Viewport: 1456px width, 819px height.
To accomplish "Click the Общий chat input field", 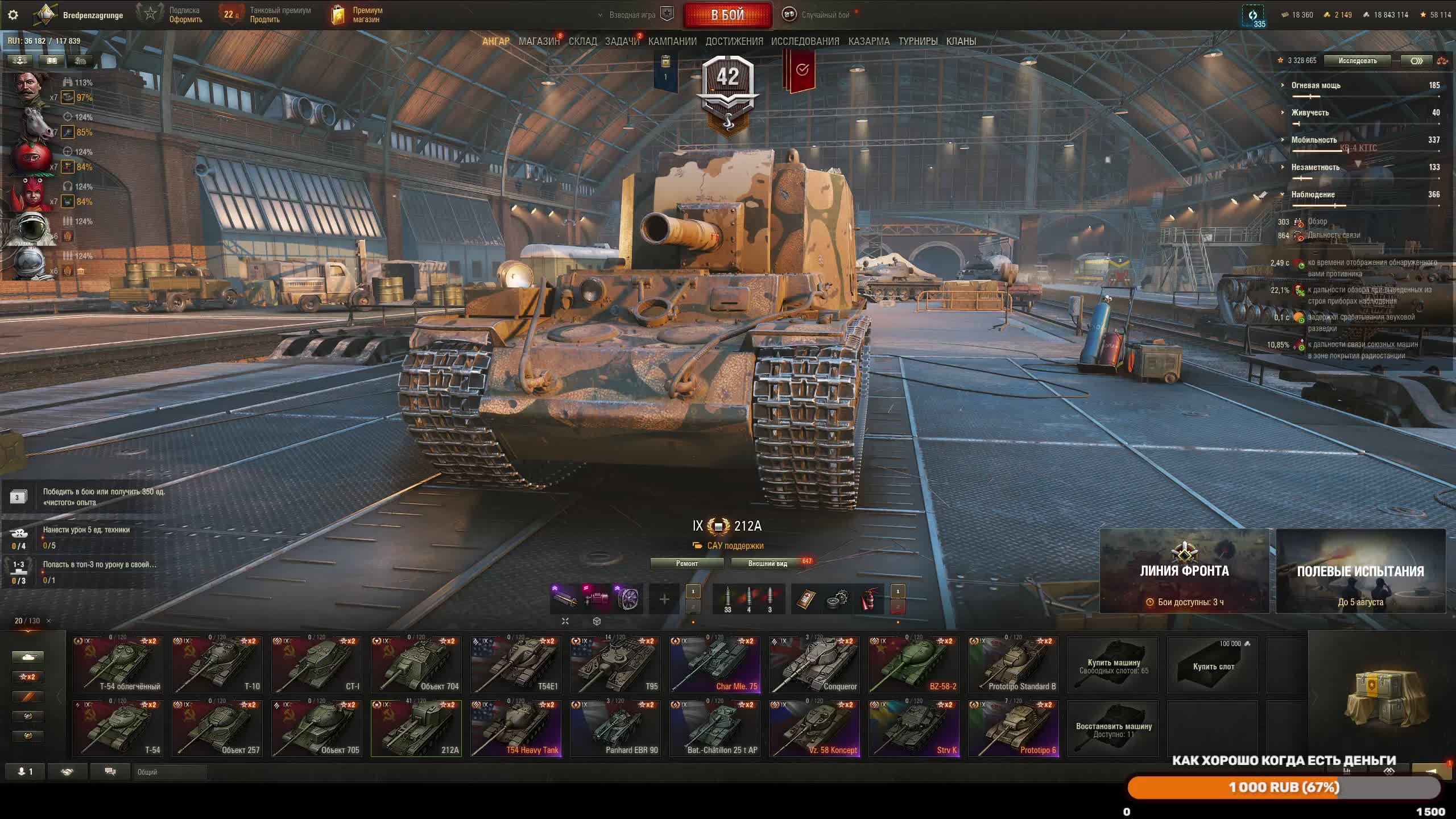I will coord(171,772).
